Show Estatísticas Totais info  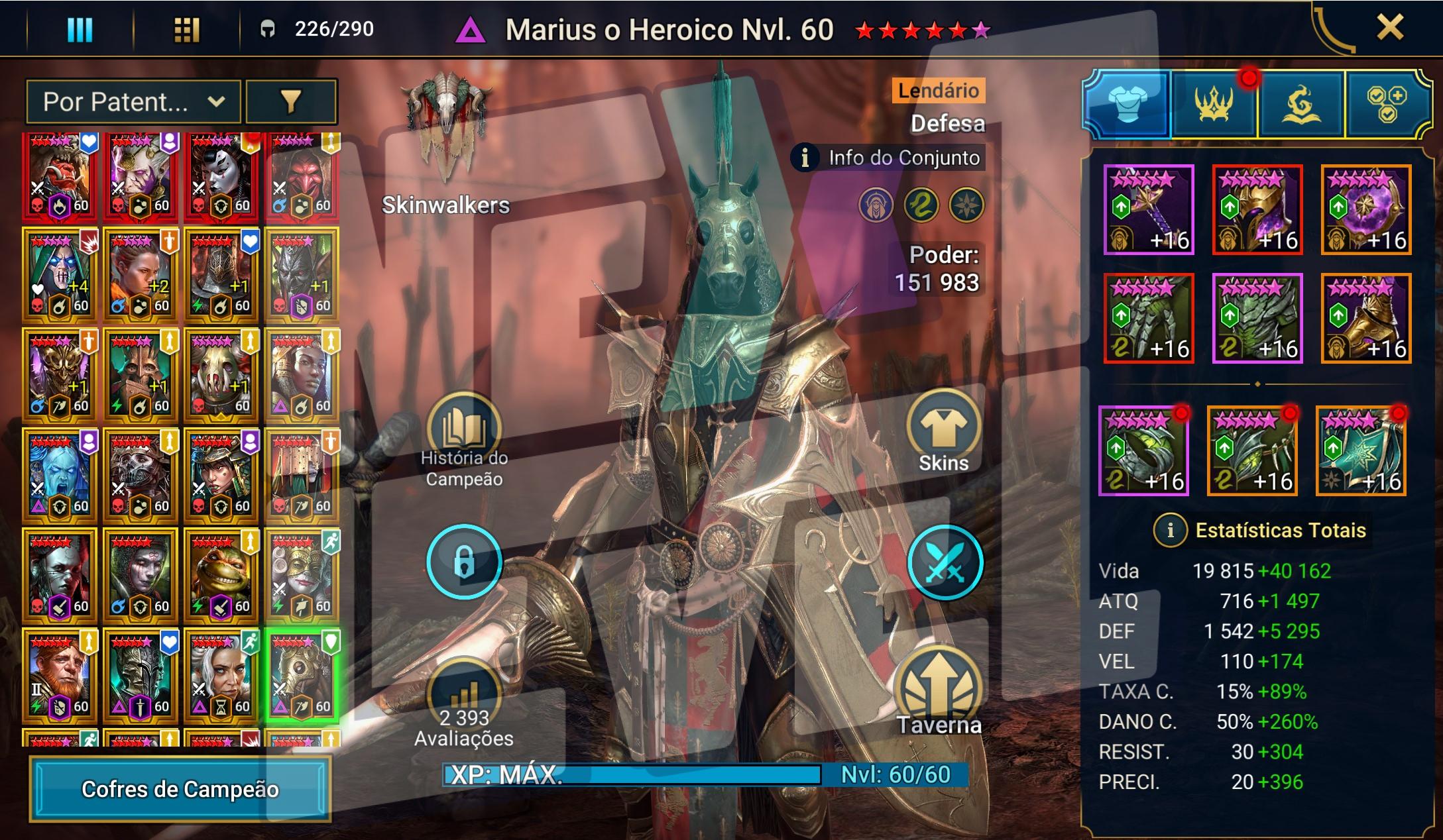click(1170, 531)
